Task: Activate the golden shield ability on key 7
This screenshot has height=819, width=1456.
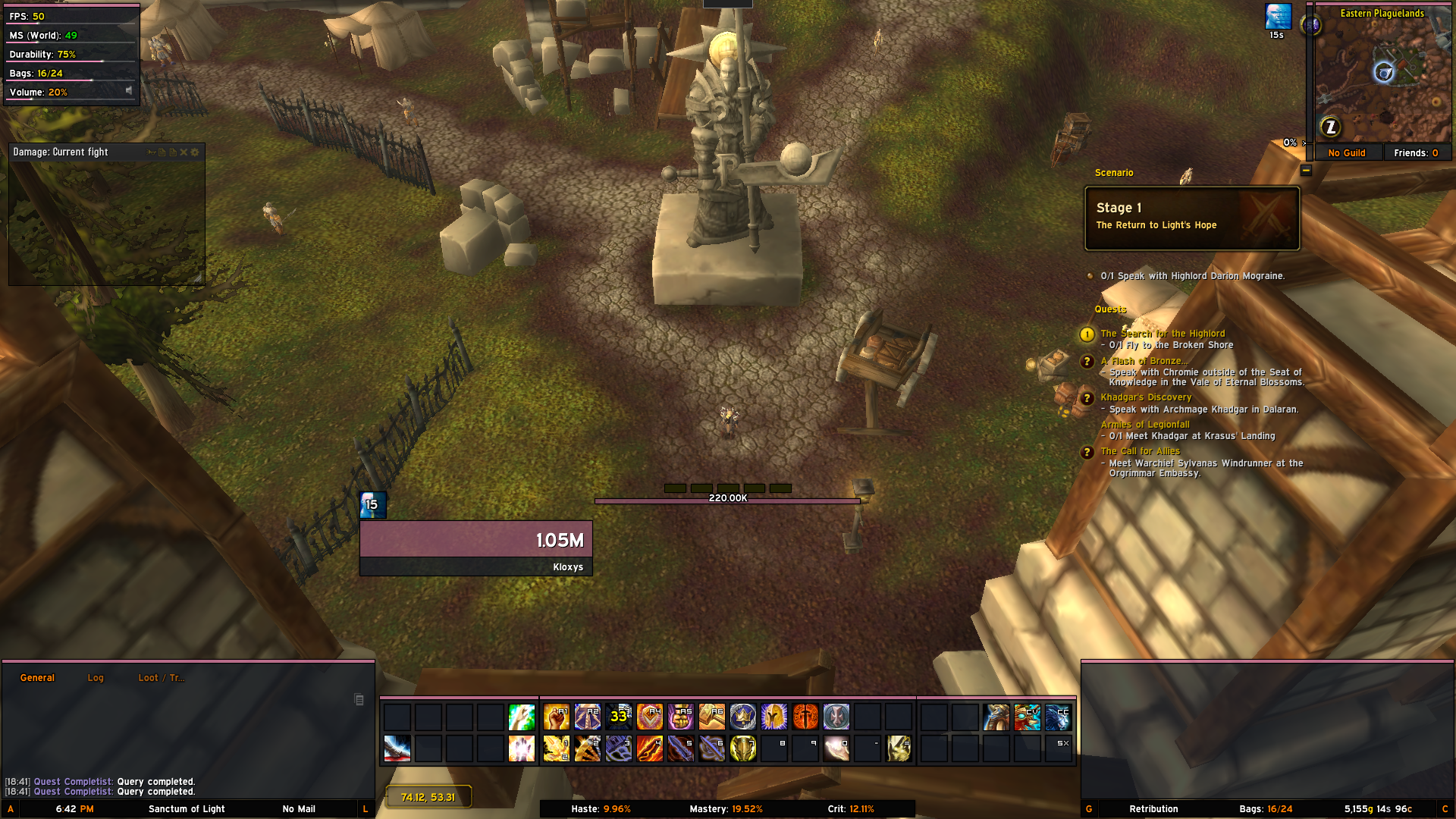Action: click(742, 748)
